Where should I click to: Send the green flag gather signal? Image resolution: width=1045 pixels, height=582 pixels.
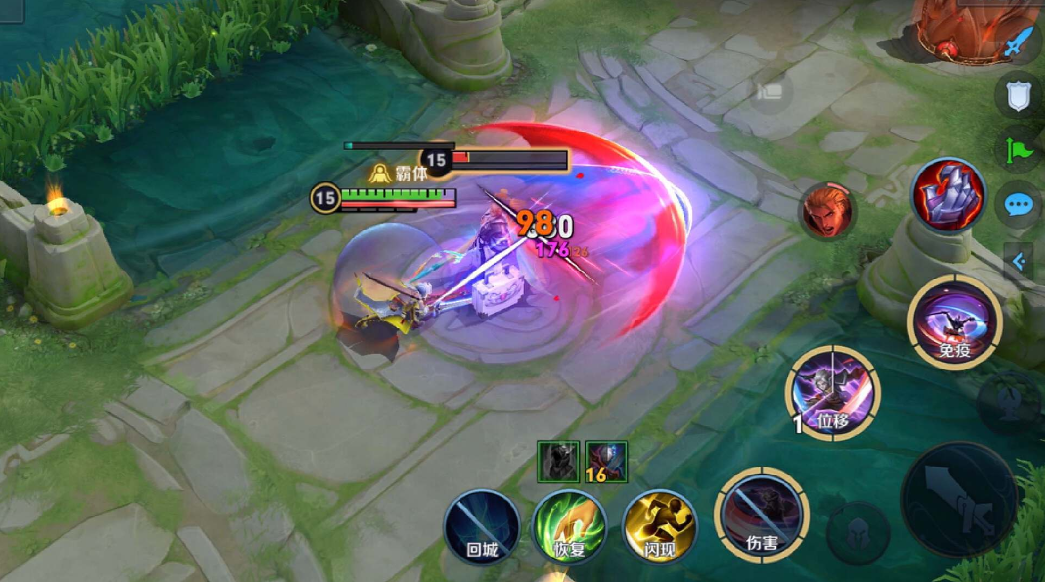[1018, 151]
